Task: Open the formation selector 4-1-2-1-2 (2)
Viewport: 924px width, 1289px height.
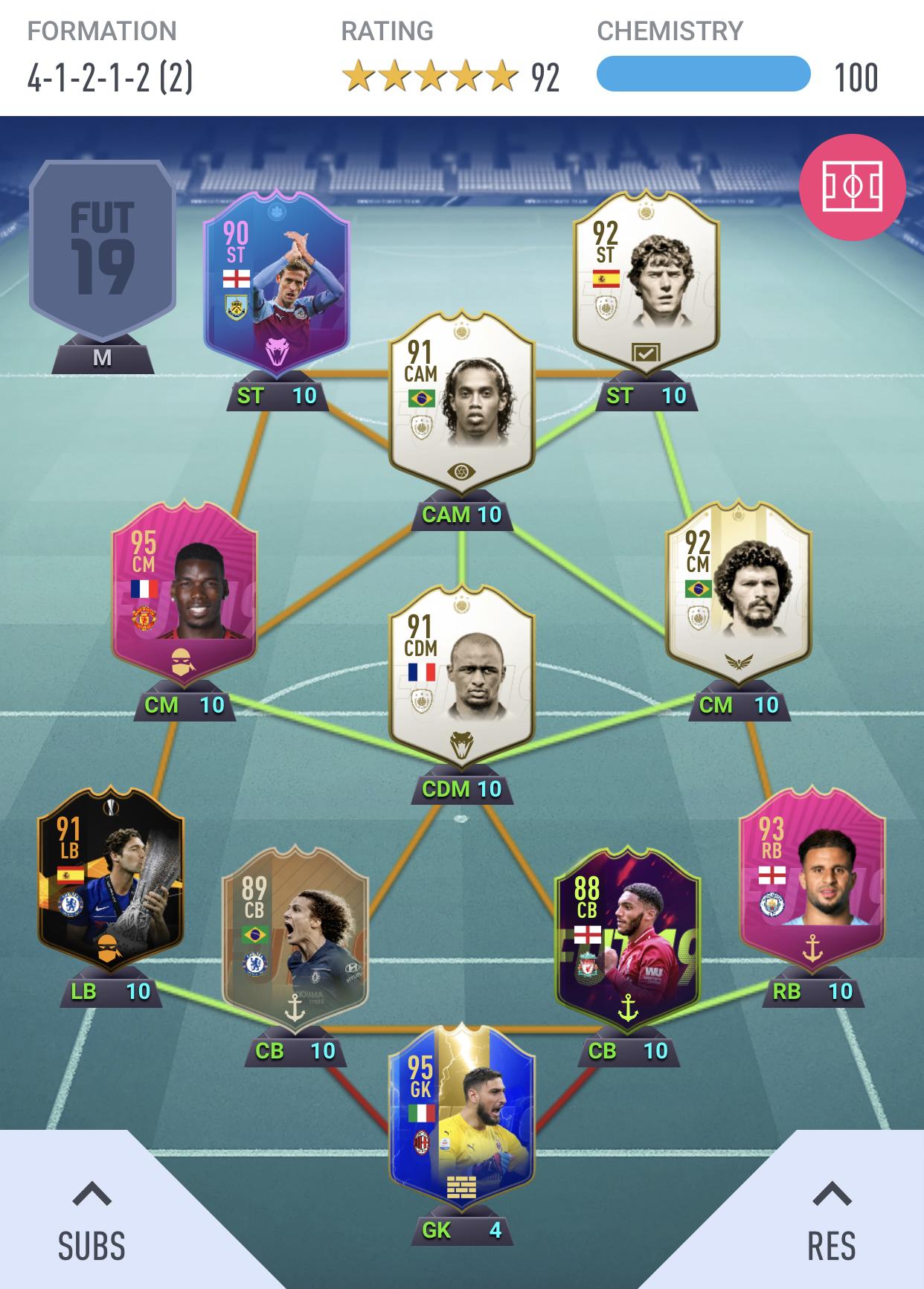Action: click(x=110, y=77)
